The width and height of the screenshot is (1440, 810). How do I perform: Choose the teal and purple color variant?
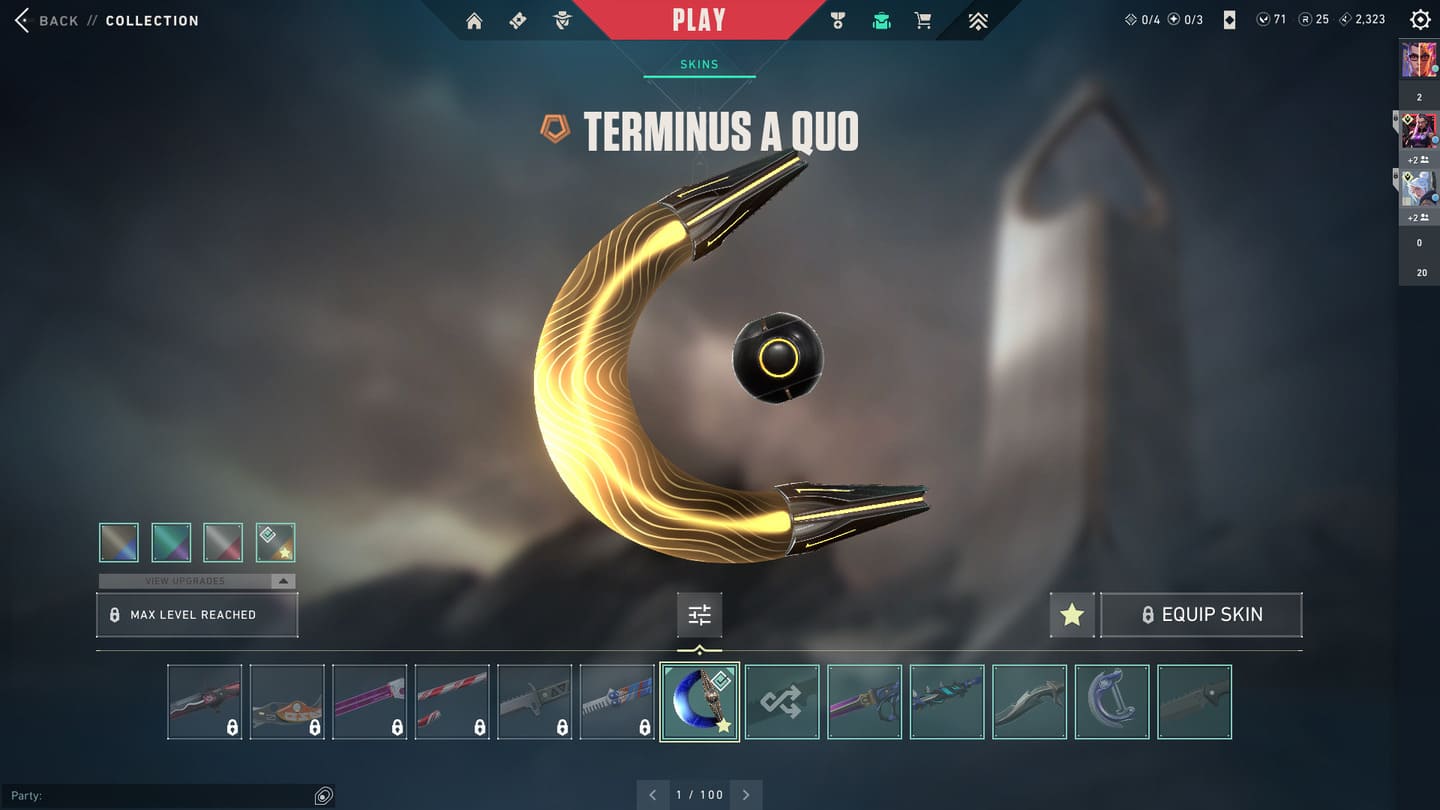point(171,543)
